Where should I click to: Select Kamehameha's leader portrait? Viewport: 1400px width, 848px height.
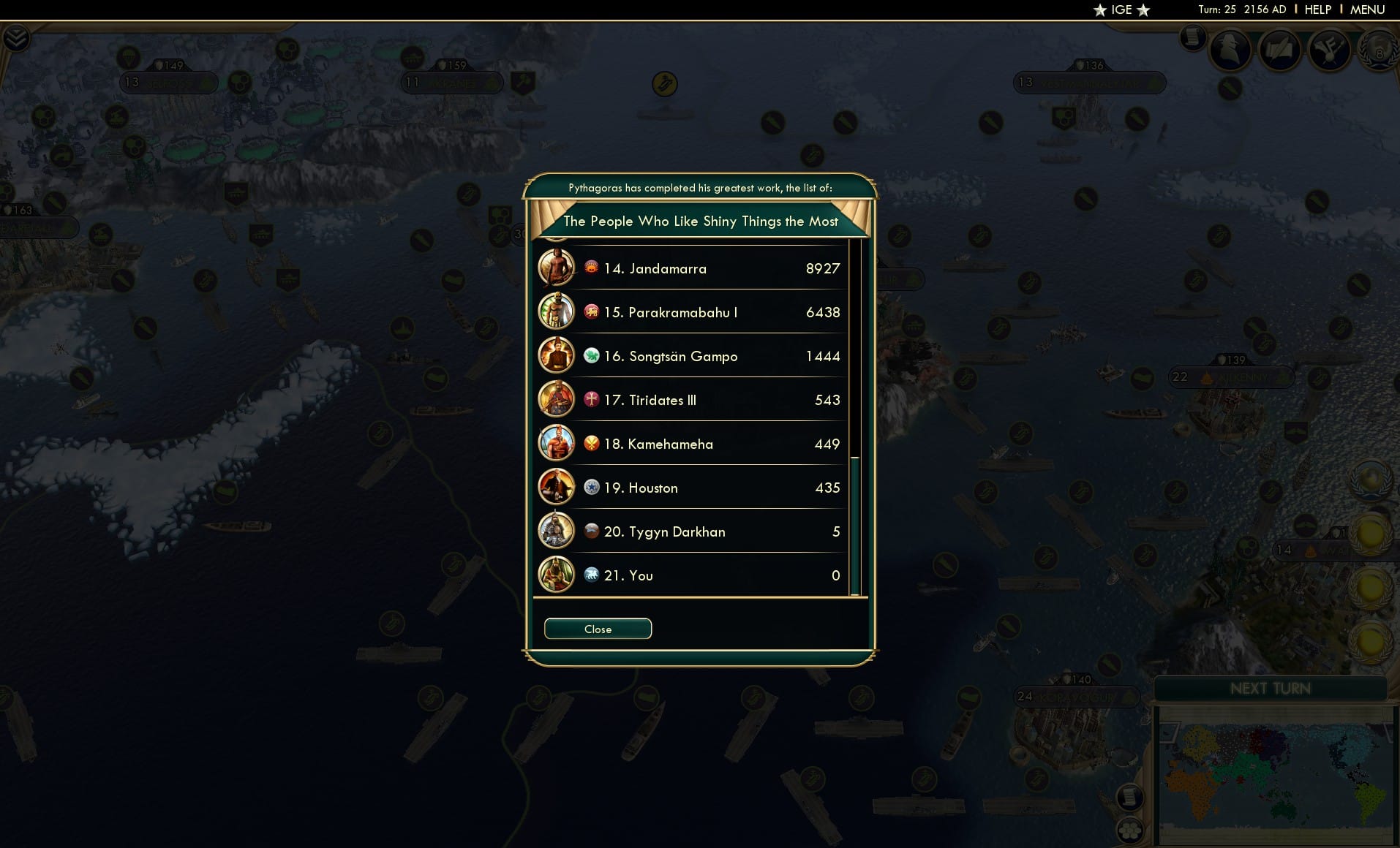click(557, 443)
